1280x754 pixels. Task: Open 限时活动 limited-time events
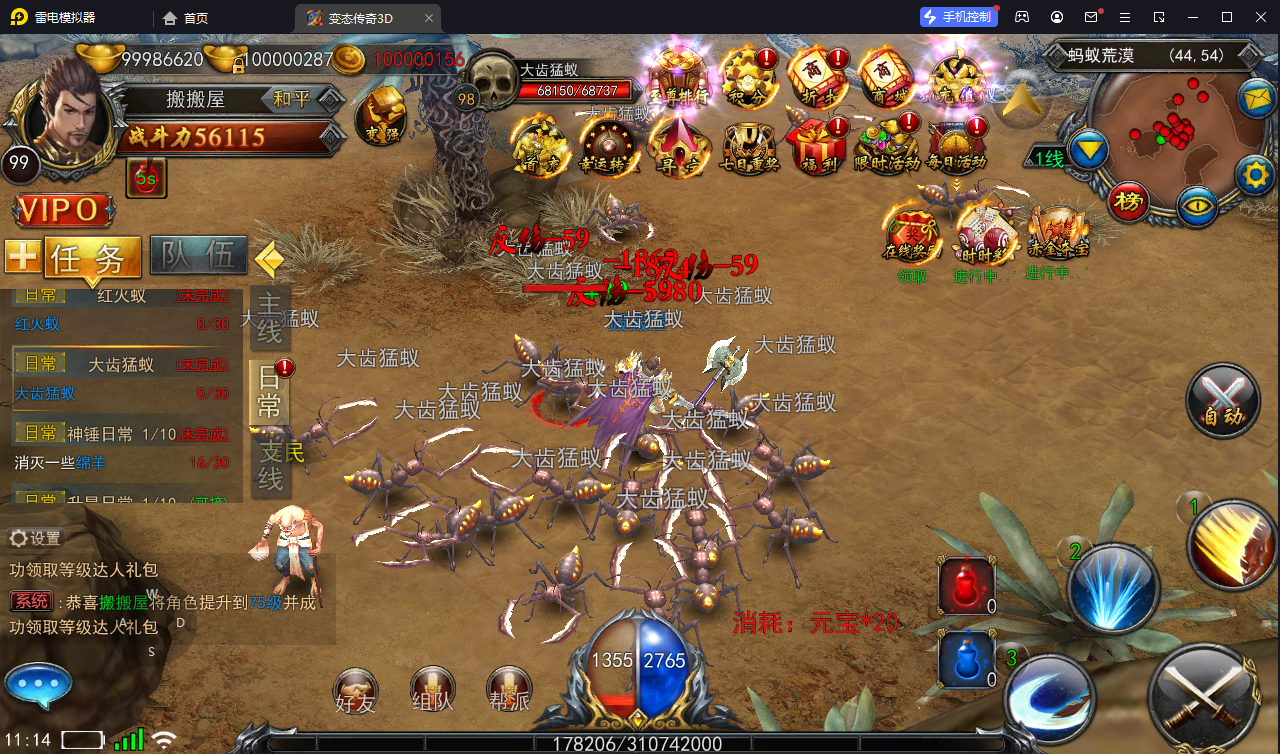pos(887,146)
